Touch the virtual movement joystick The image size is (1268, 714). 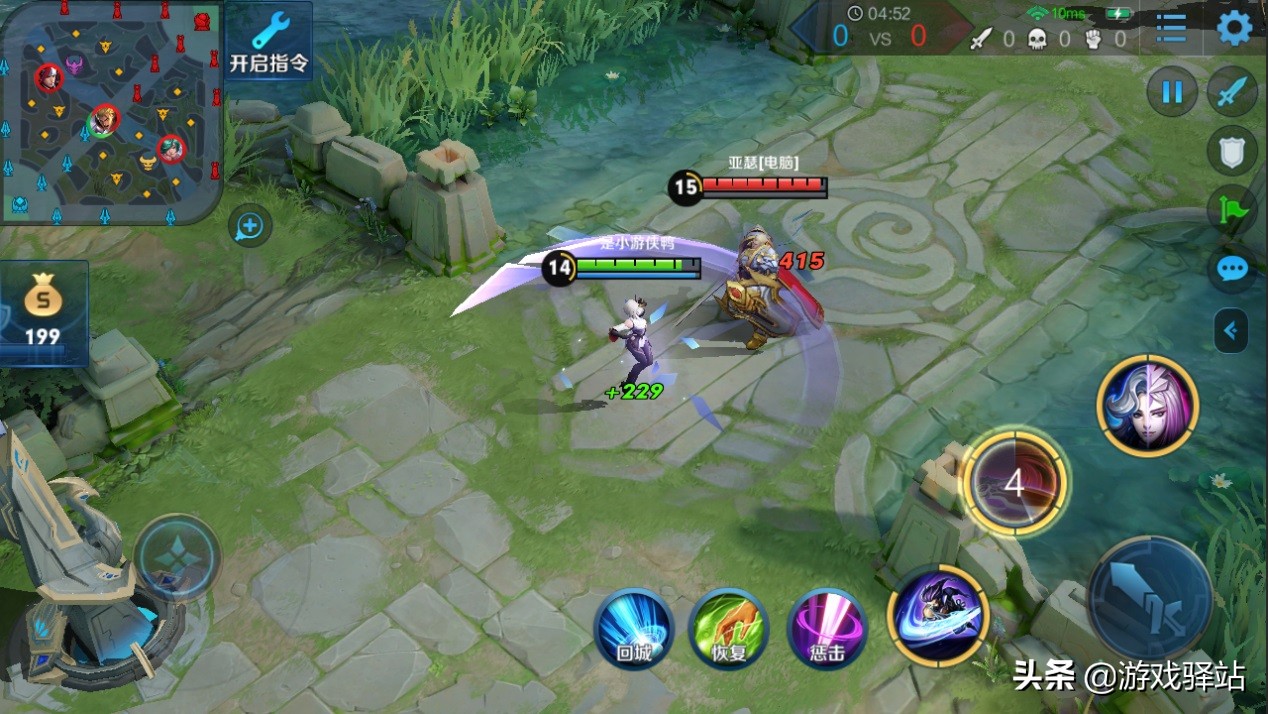[177, 558]
